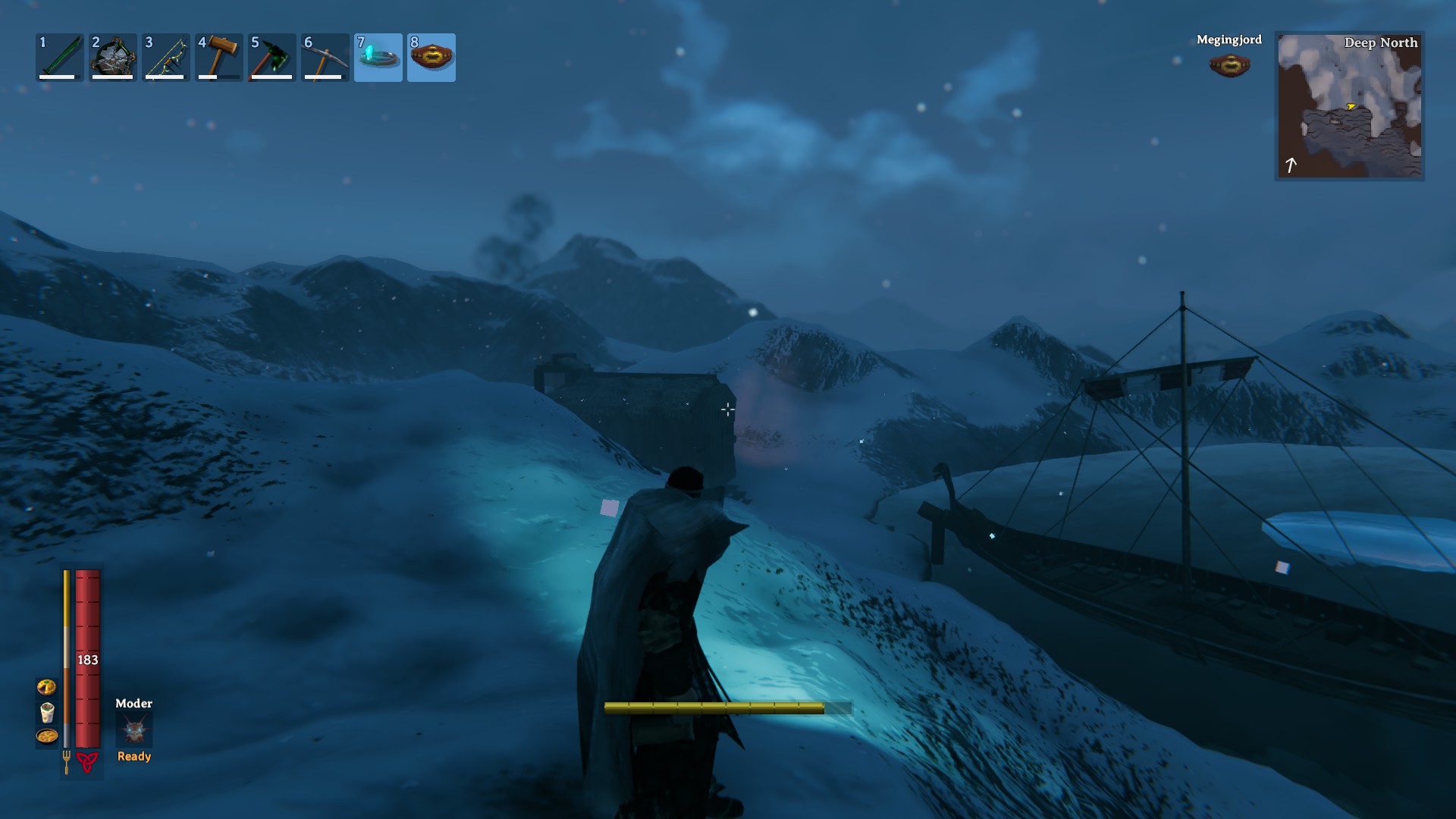This screenshot has height=819, width=1456.
Task: Click the Megingjord icon beside the minimap
Action: (1228, 64)
